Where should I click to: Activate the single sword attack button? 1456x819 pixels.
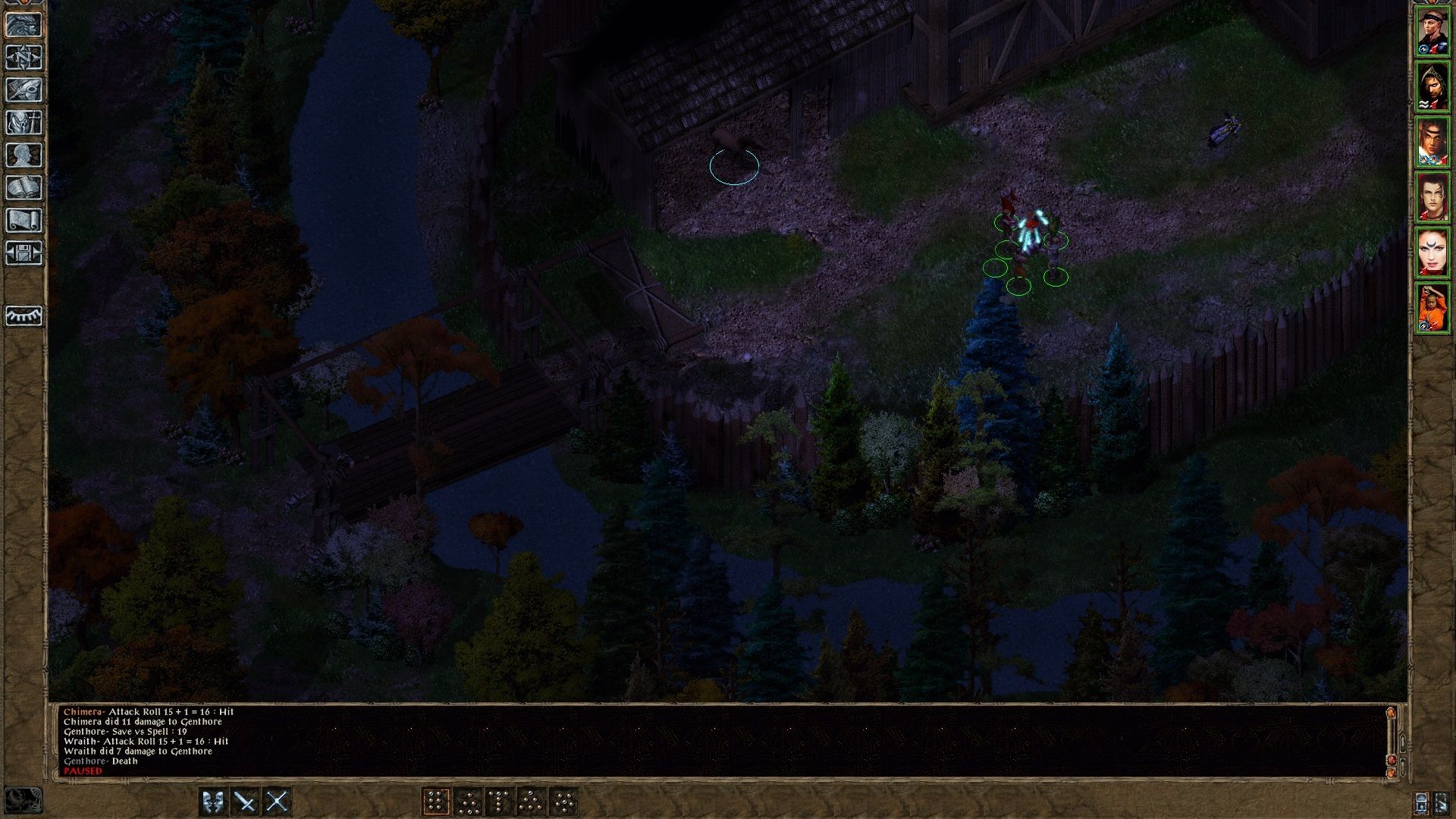pyautogui.click(x=245, y=802)
